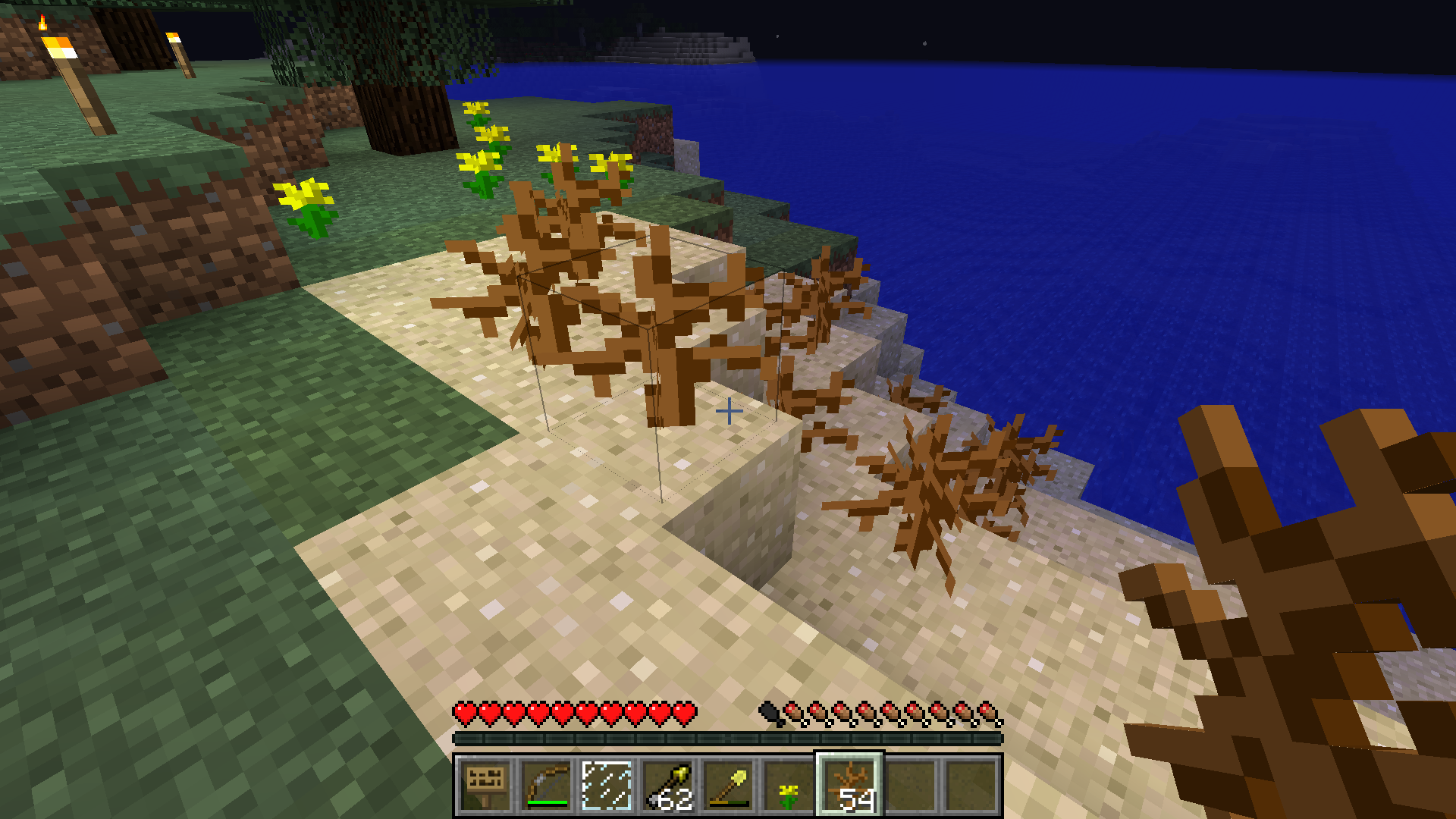1456x819 pixels.
Task: Click the dead bush stack of 54
Action: click(x=849, y=786)
